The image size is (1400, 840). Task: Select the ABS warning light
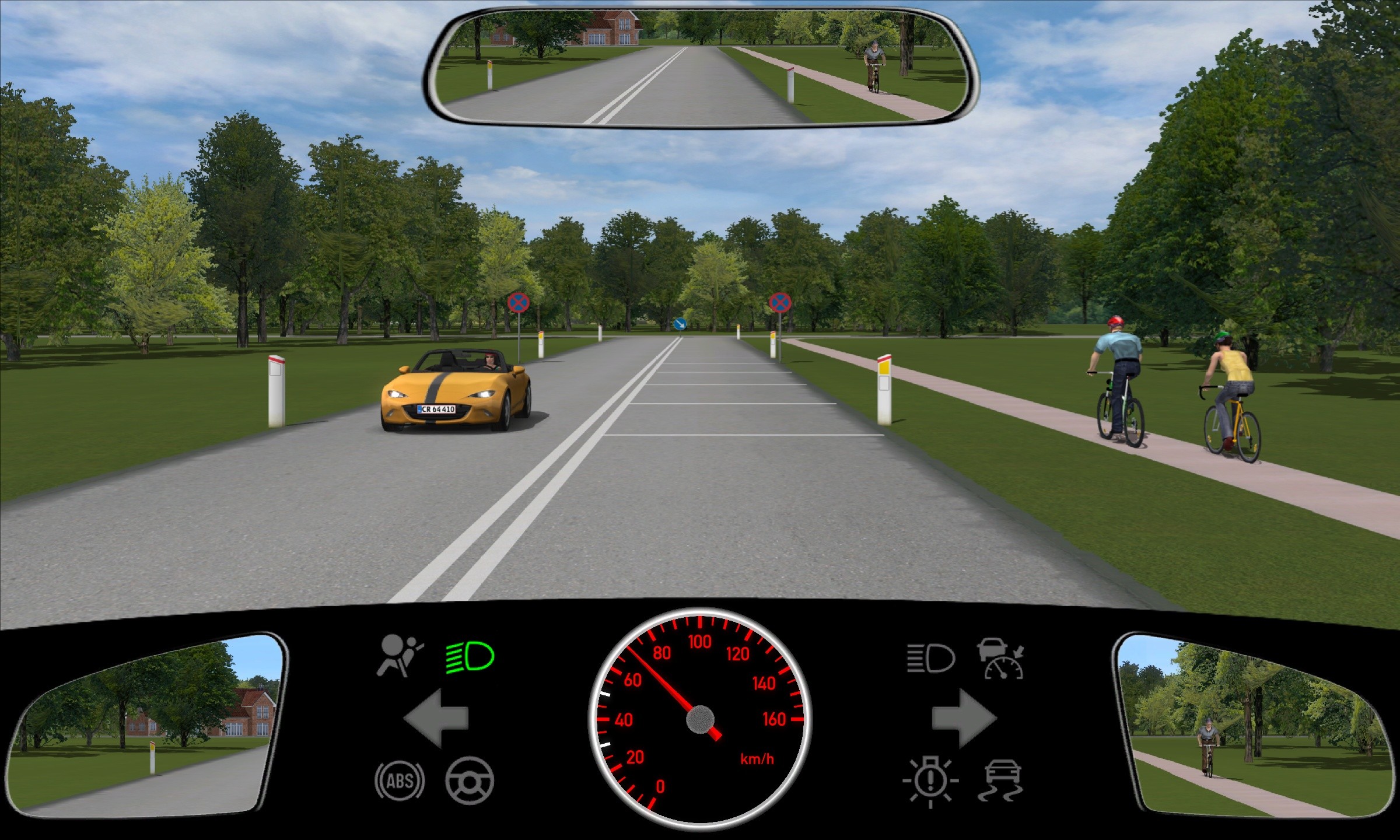pyautogui.click(x=400, y=780)
